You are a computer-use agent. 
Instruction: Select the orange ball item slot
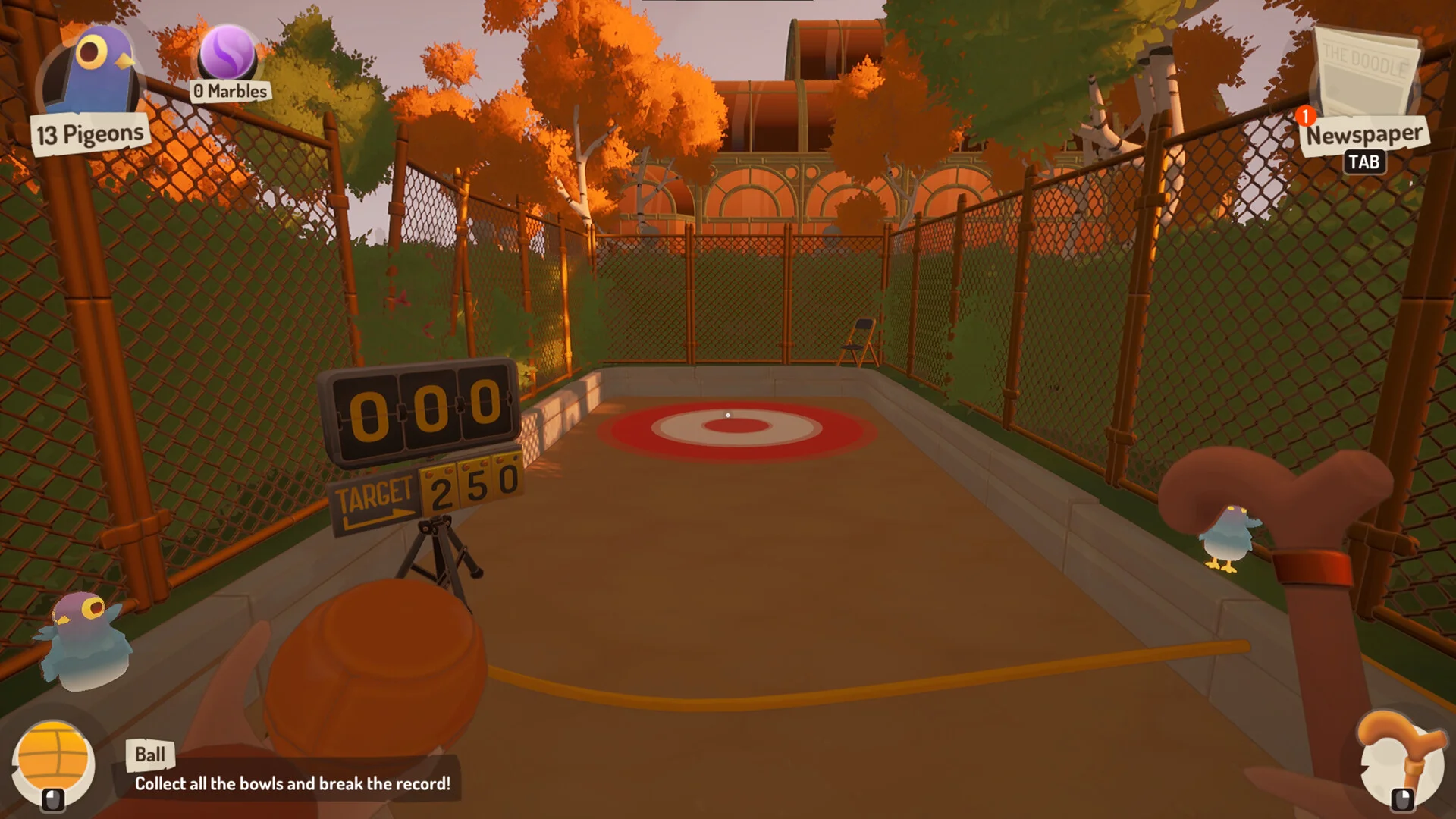pyautogui.click(x=53, y=762)
